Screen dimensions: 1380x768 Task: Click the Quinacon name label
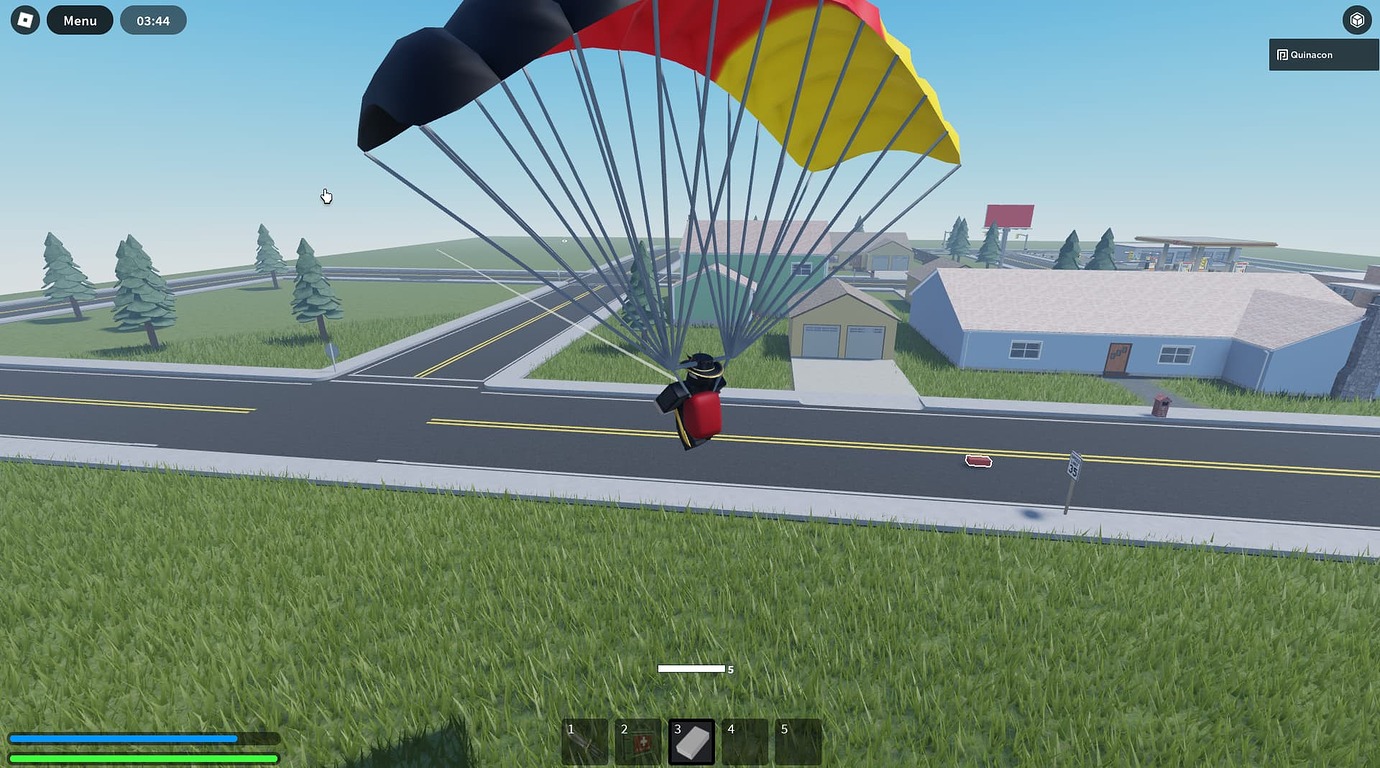pyautogui.click(x=1311, y=55)
